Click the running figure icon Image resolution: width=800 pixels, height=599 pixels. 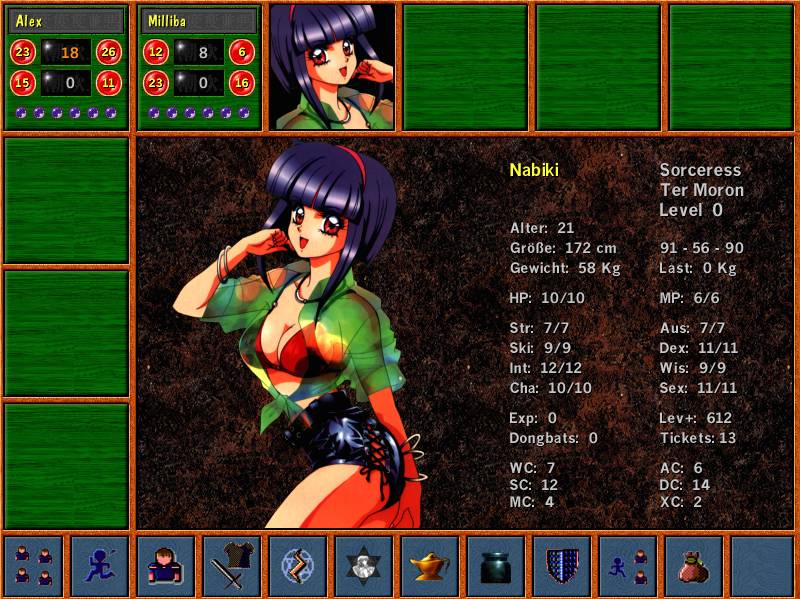(x=99, y=566)
